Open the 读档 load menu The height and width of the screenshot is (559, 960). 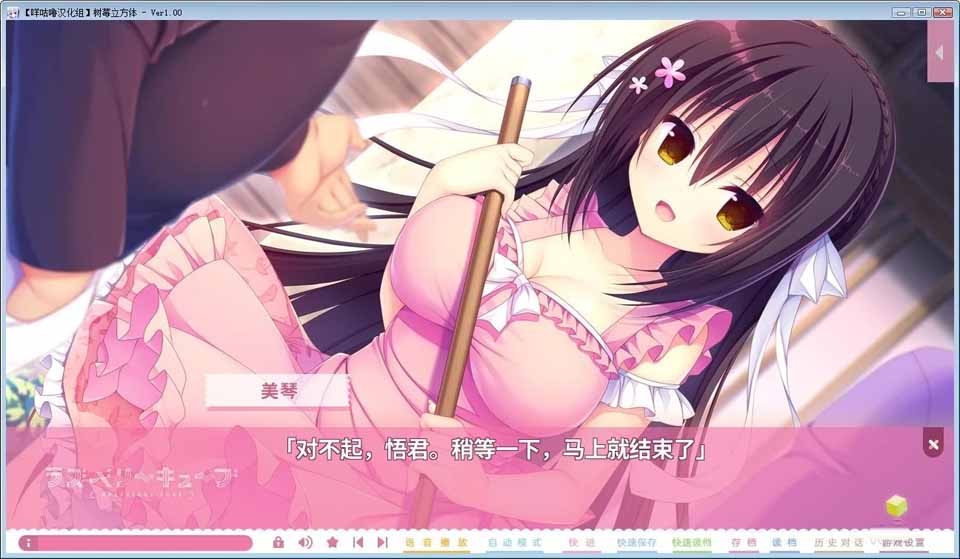click(x=784, y=542)
